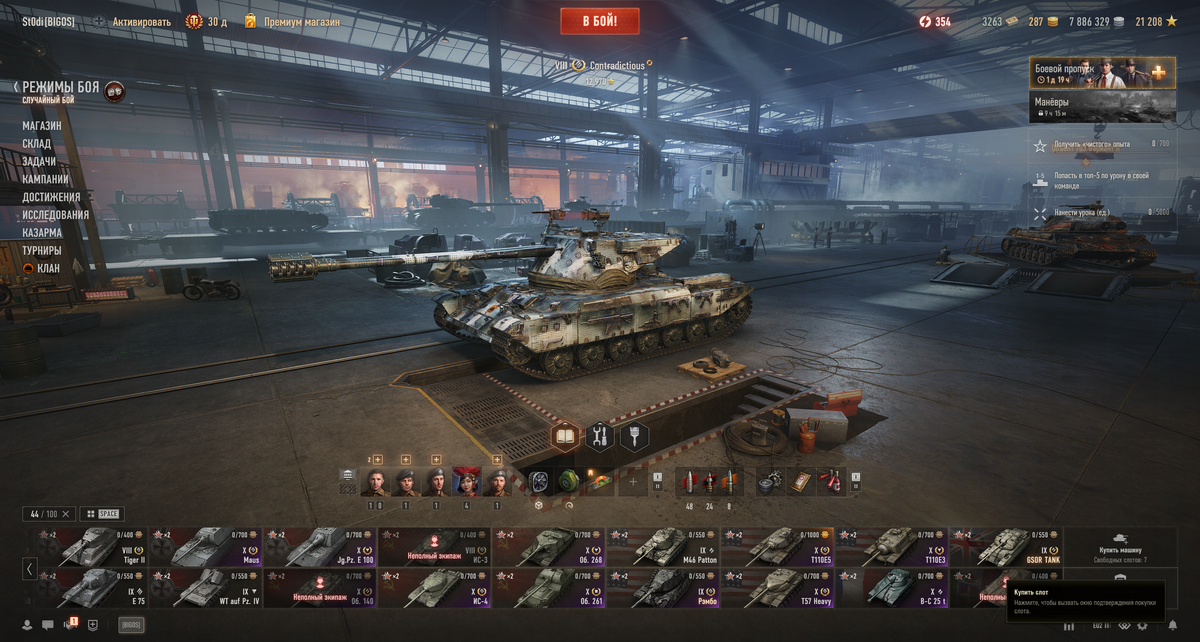This screenshot has width=1200, height=642.
Task: Enter the КАЗАРМА barracks
Action: click(42, 233)
